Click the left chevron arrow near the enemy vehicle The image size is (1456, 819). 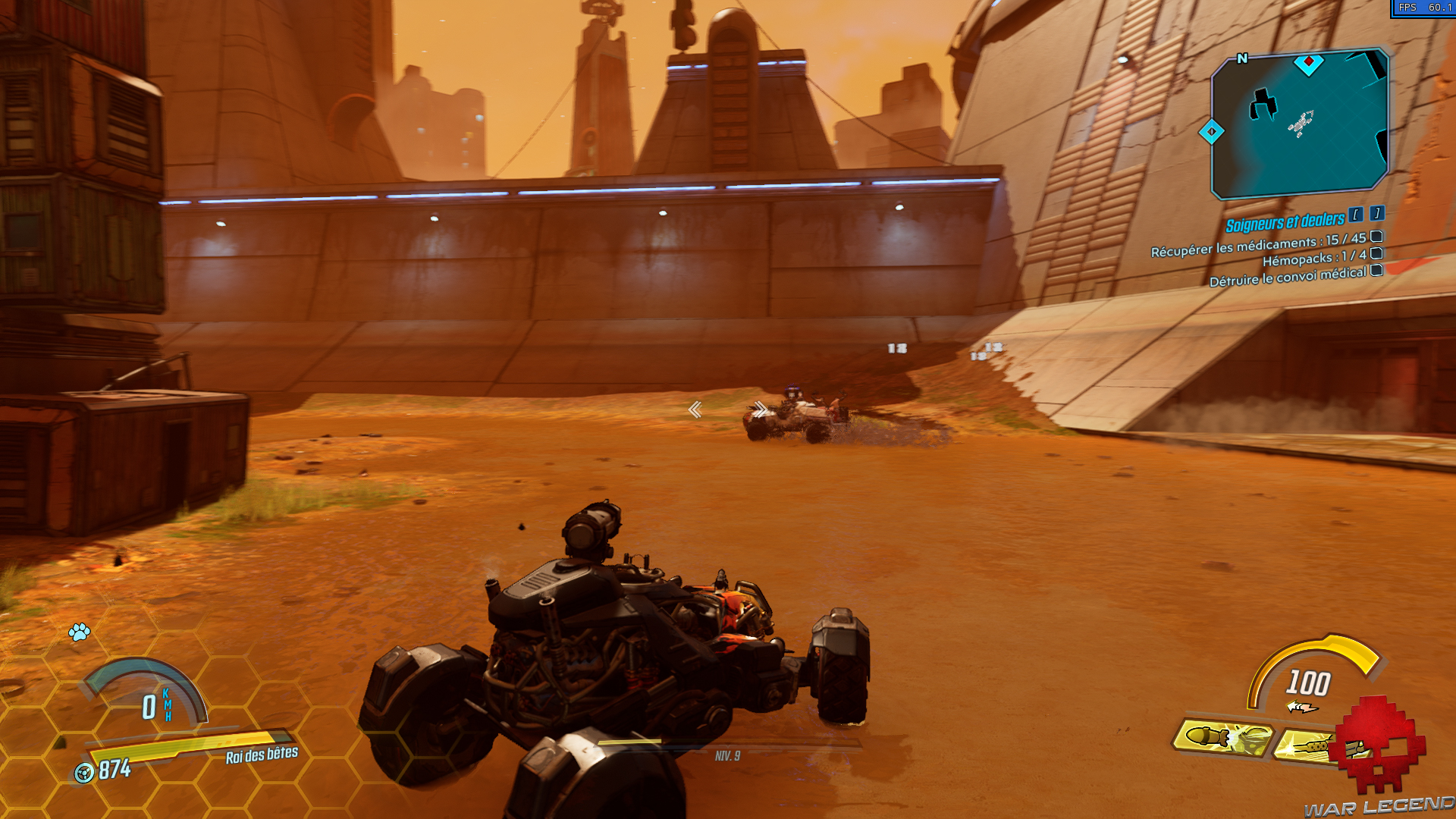tap(695, 410)
